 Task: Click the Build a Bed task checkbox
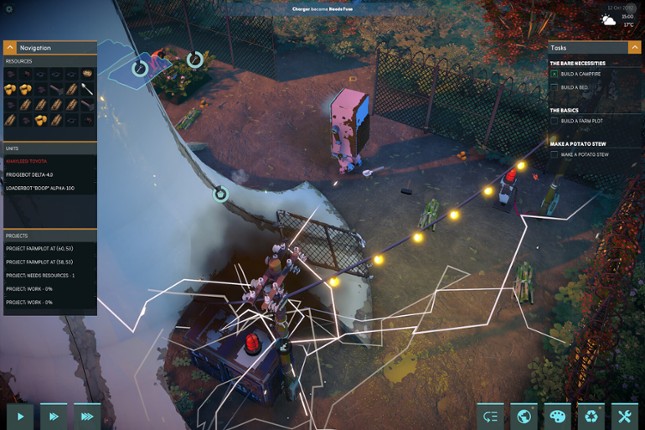[x=554, y=87]
